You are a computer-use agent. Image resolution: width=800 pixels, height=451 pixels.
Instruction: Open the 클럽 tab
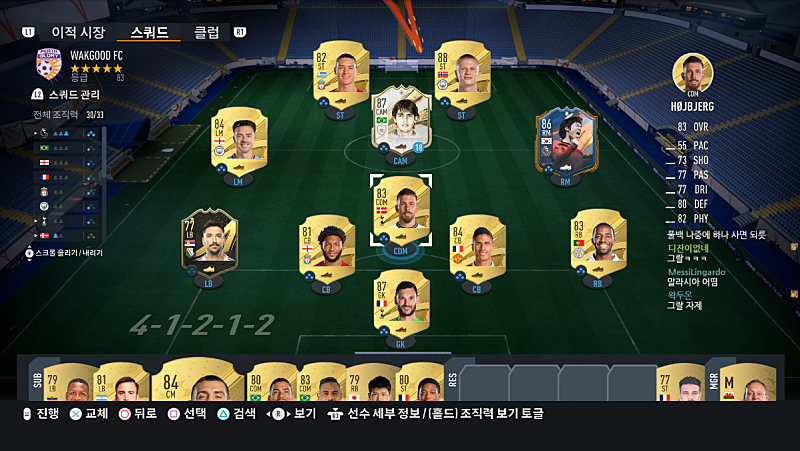[x=207, y=31]
